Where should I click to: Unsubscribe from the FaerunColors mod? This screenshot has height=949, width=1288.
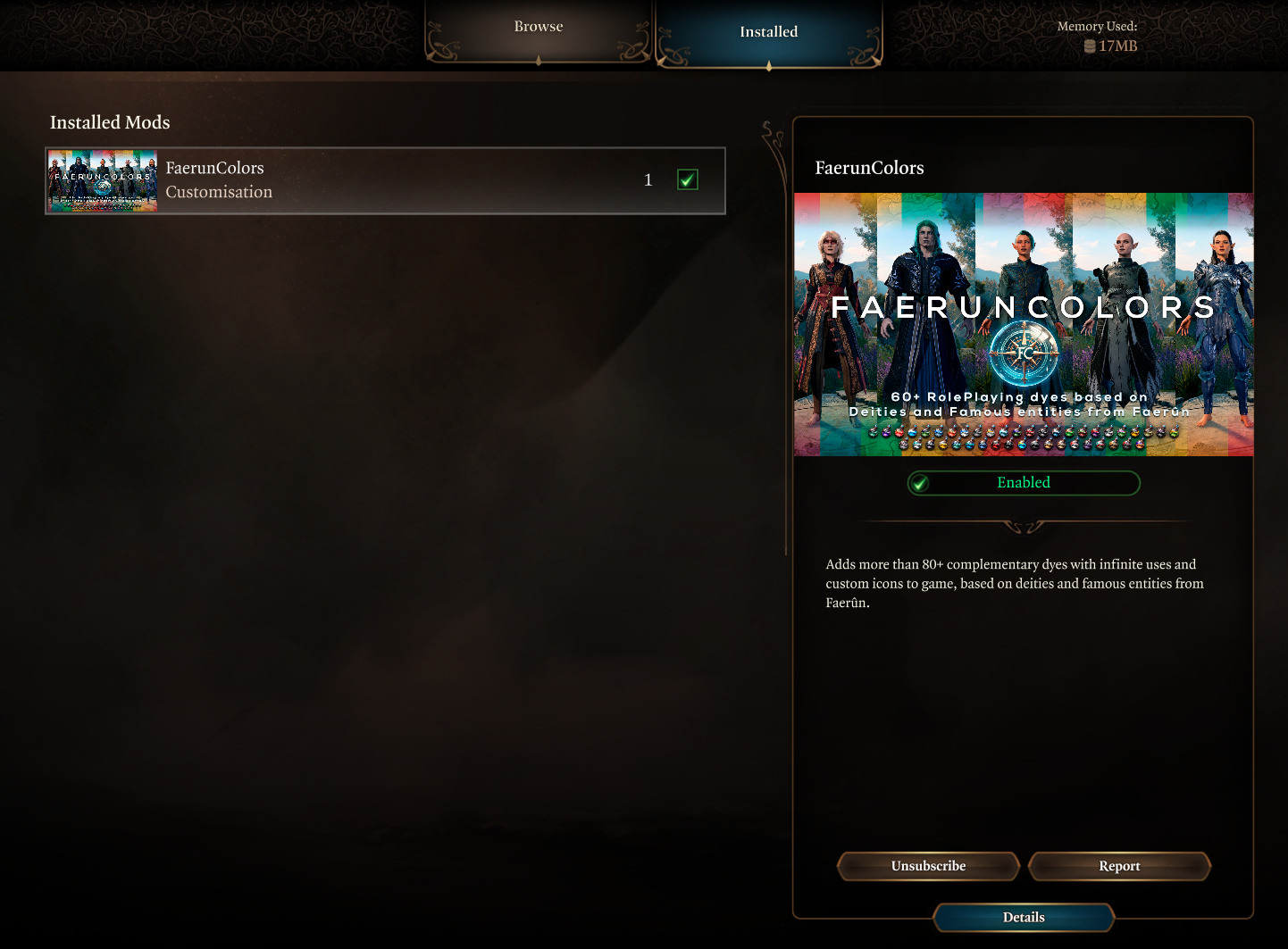pos(929,866)
